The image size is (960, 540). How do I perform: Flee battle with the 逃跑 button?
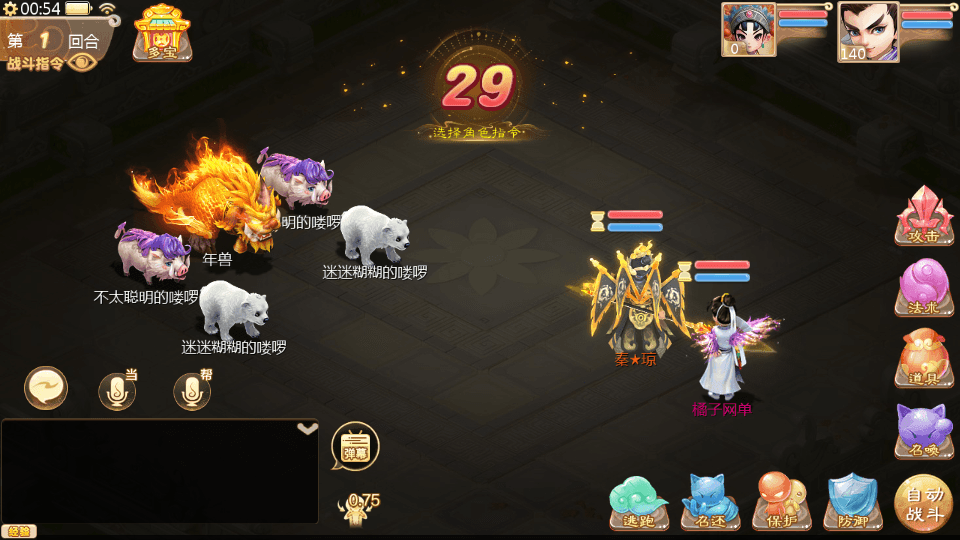[x=638, y=501]
